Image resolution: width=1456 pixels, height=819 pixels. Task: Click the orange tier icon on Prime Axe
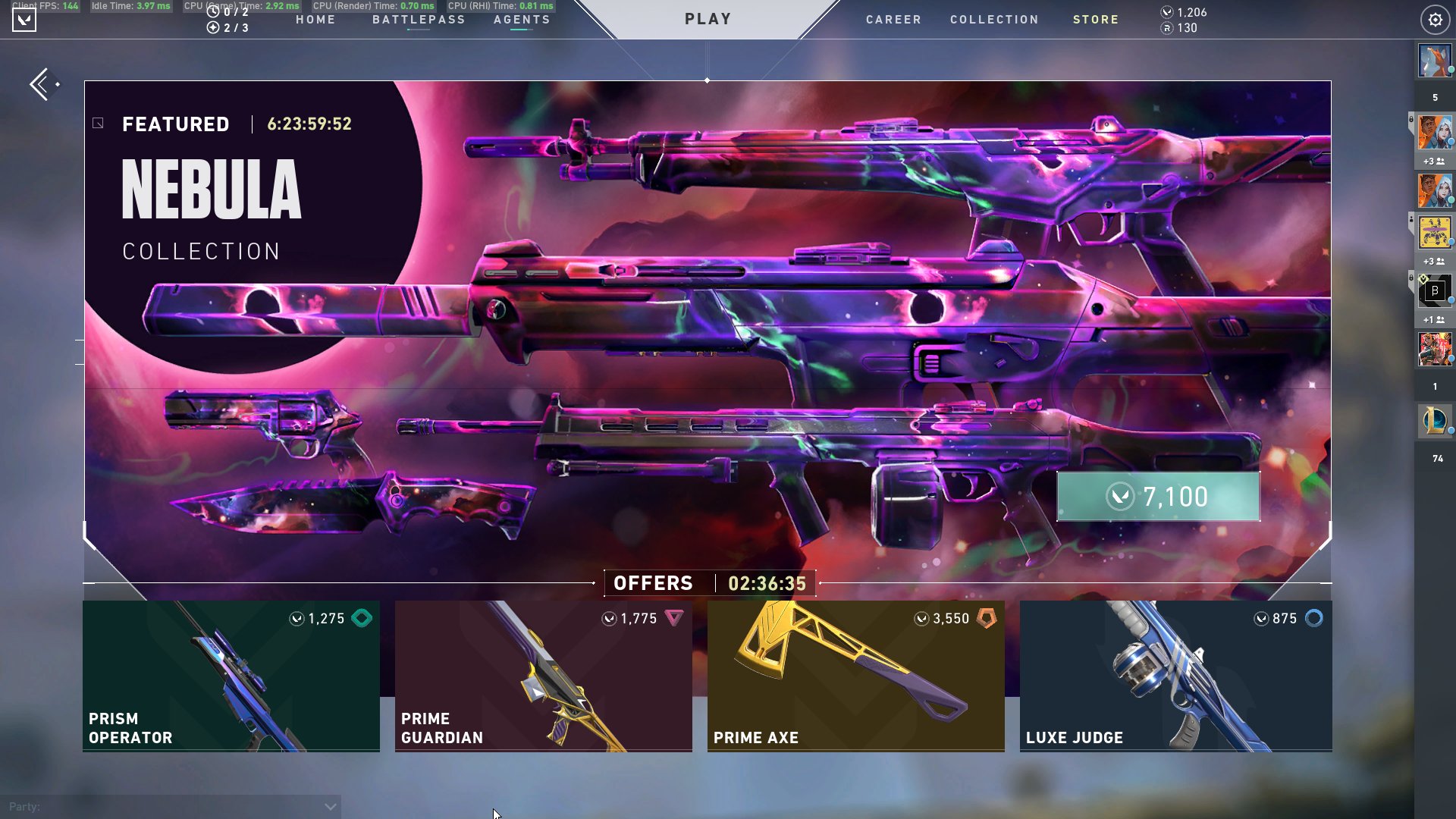click(987, 618)
